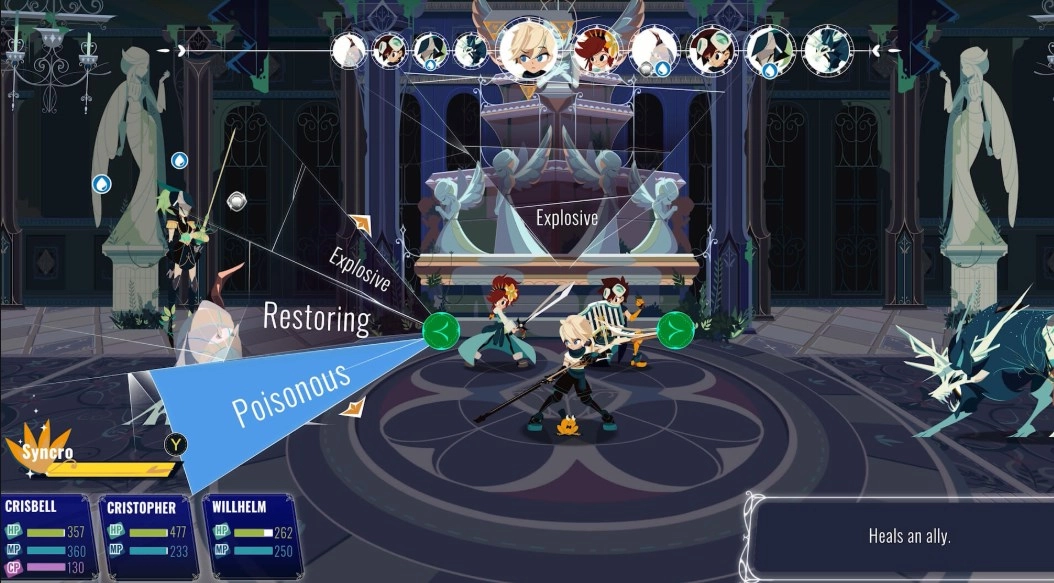This screenshot has height=583, width=1054.
Task: Open Cristopher's party status panel
Action: [x=150, y=537]
